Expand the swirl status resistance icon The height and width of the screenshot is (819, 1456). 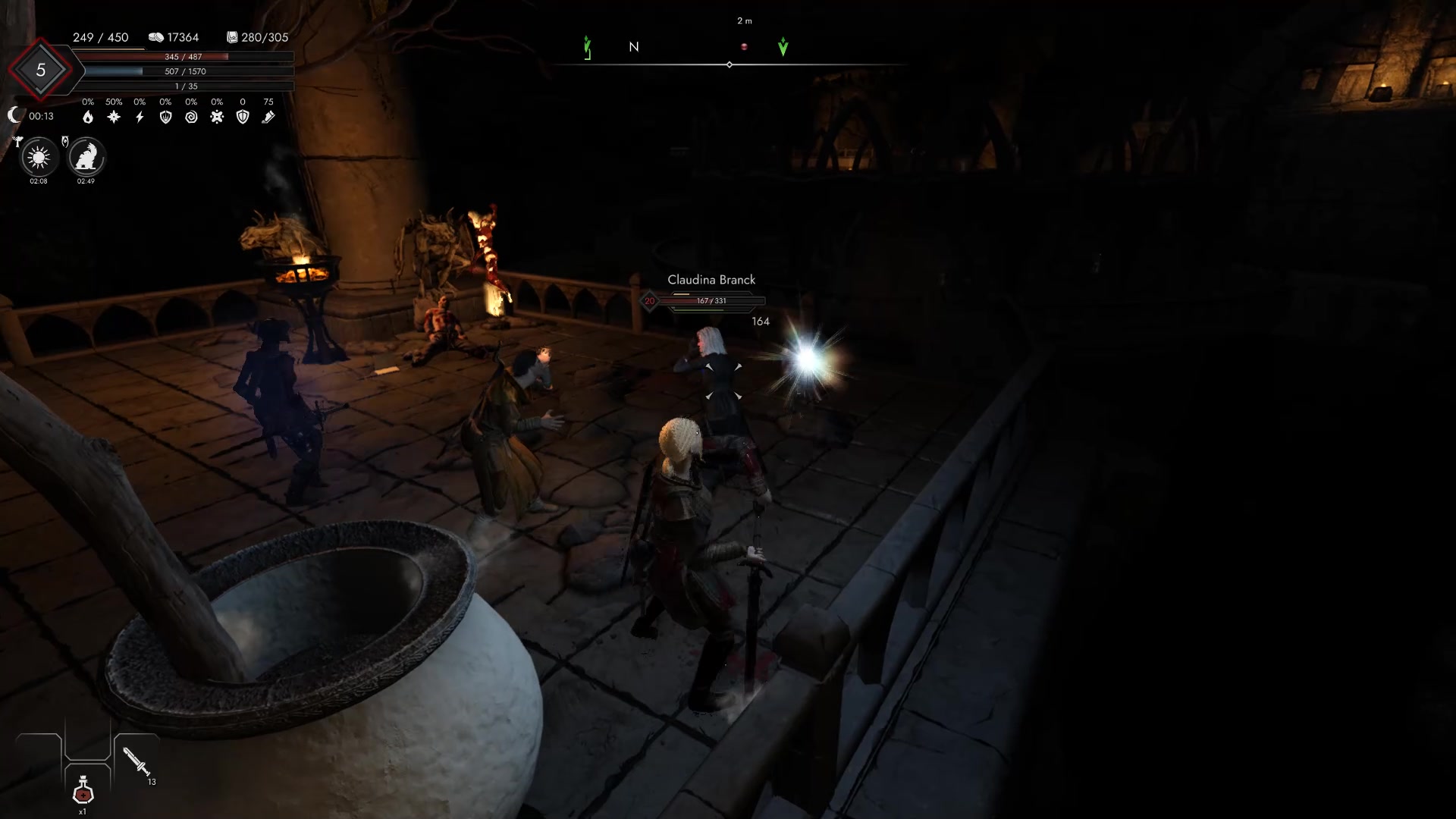(x=192, y=117)
